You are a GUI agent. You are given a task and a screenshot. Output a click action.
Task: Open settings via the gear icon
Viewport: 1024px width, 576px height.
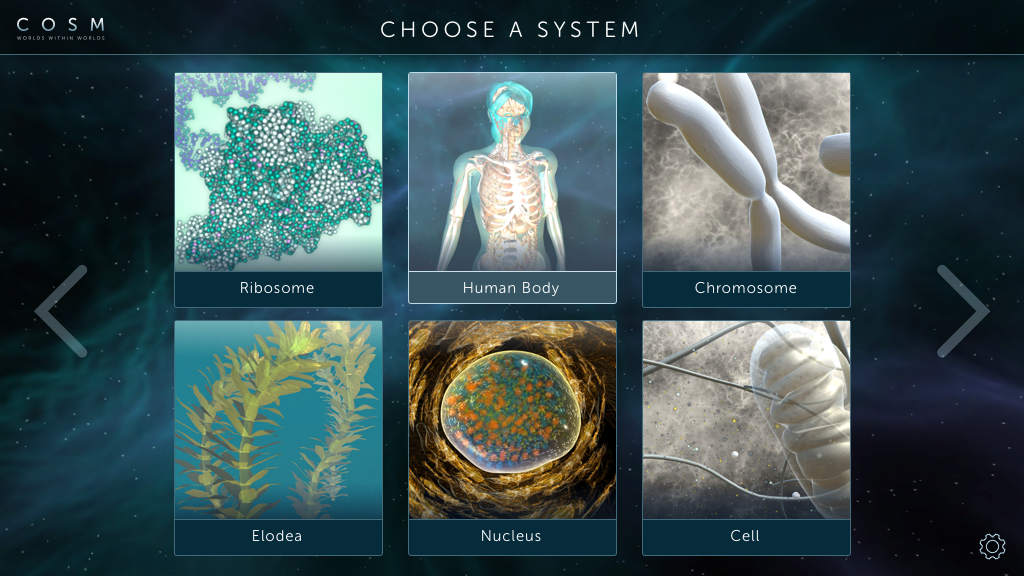(x=991, y=546)
